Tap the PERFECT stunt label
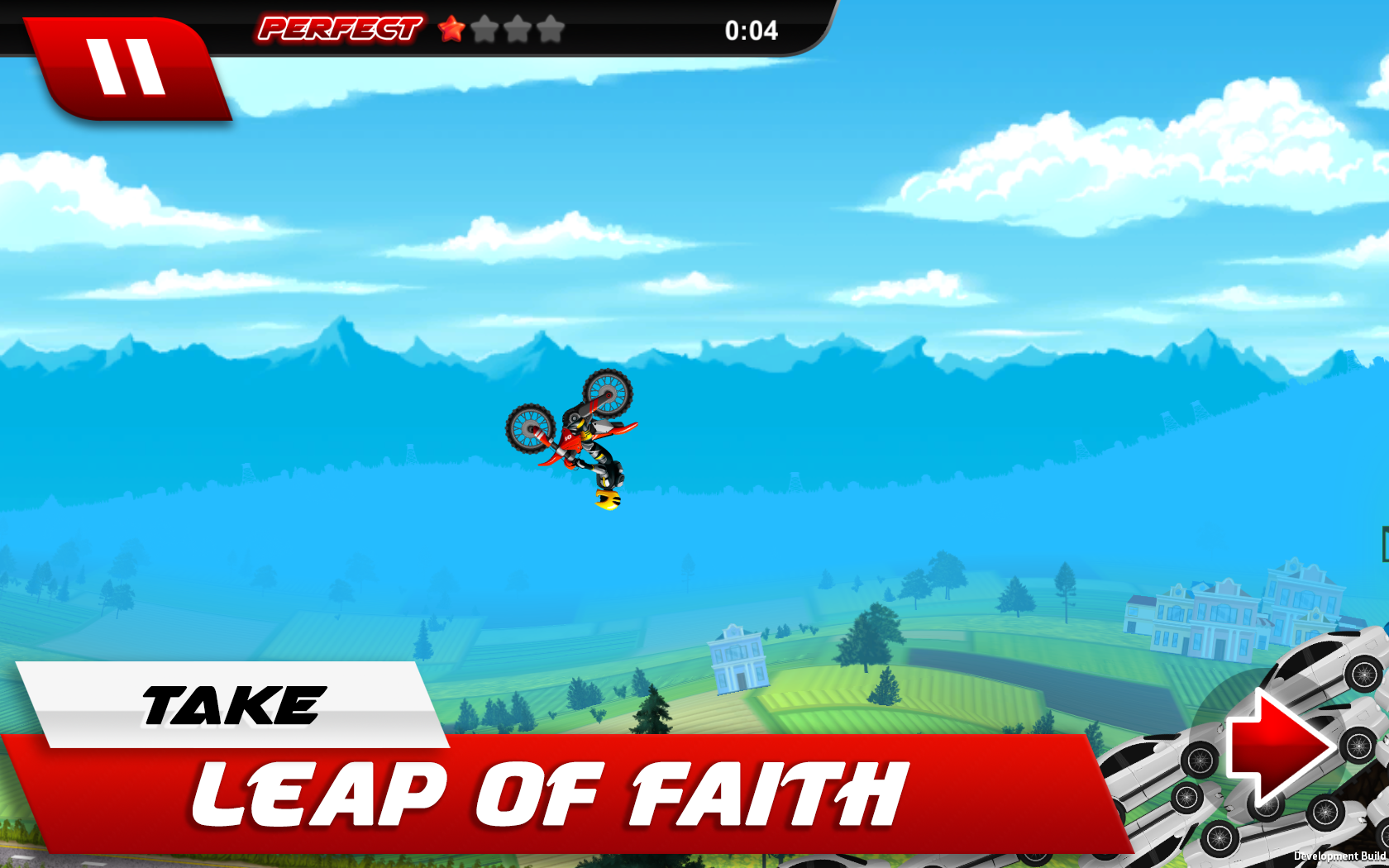Screen dimensions: 1389x868 339,30
